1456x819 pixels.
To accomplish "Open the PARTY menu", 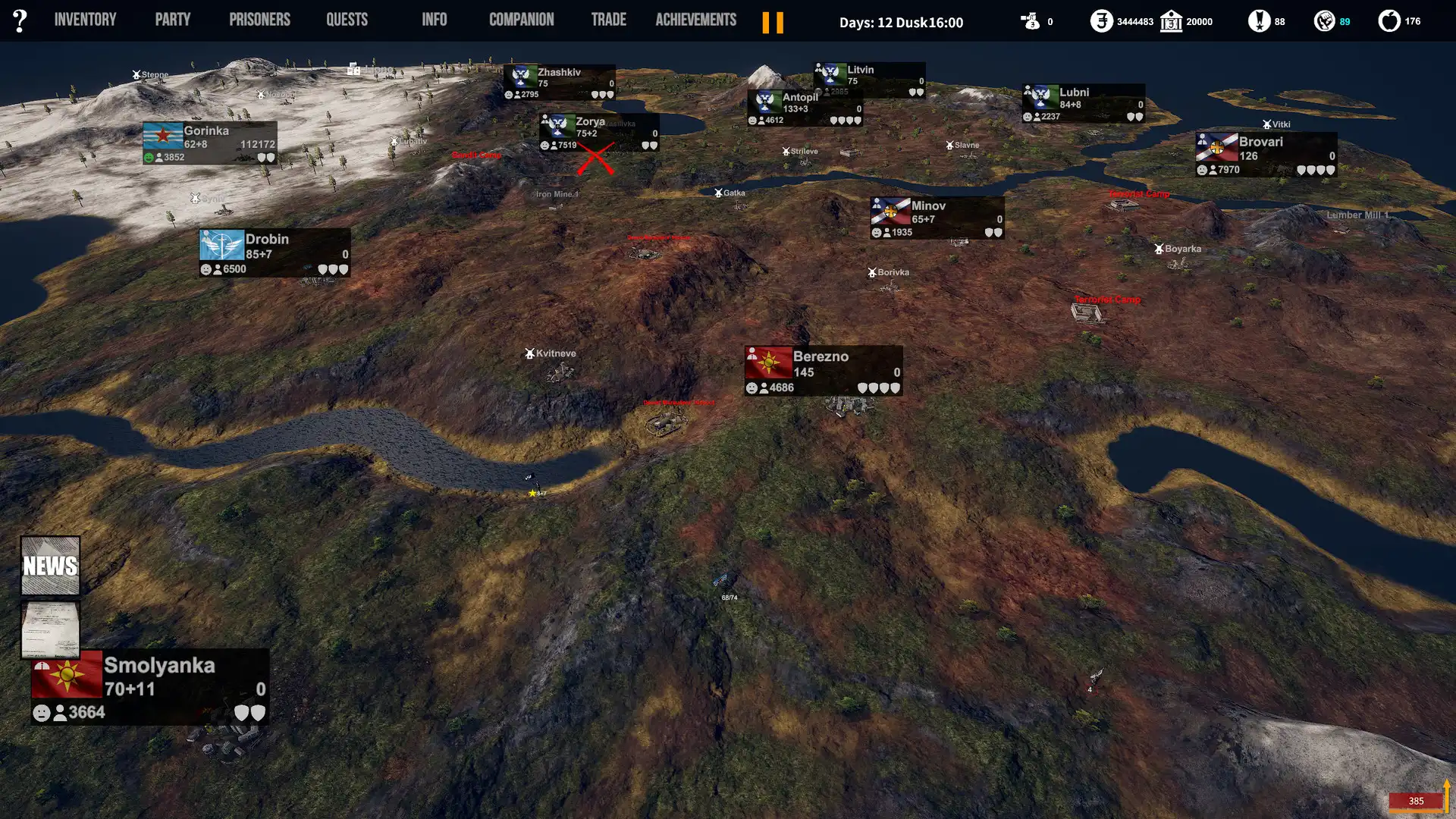I will tap(172, 19).
